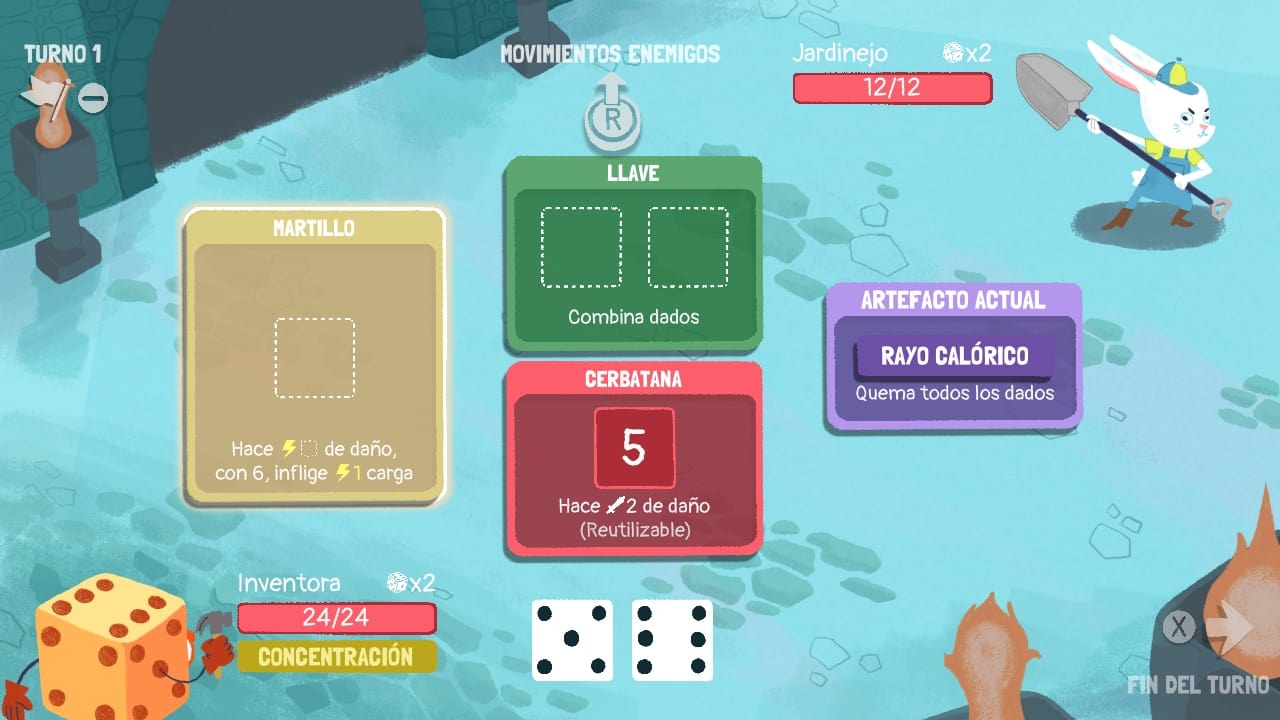
Task: Fill the right slot of the Llave card
Action: pyautogui.click(x=687, y=249)
